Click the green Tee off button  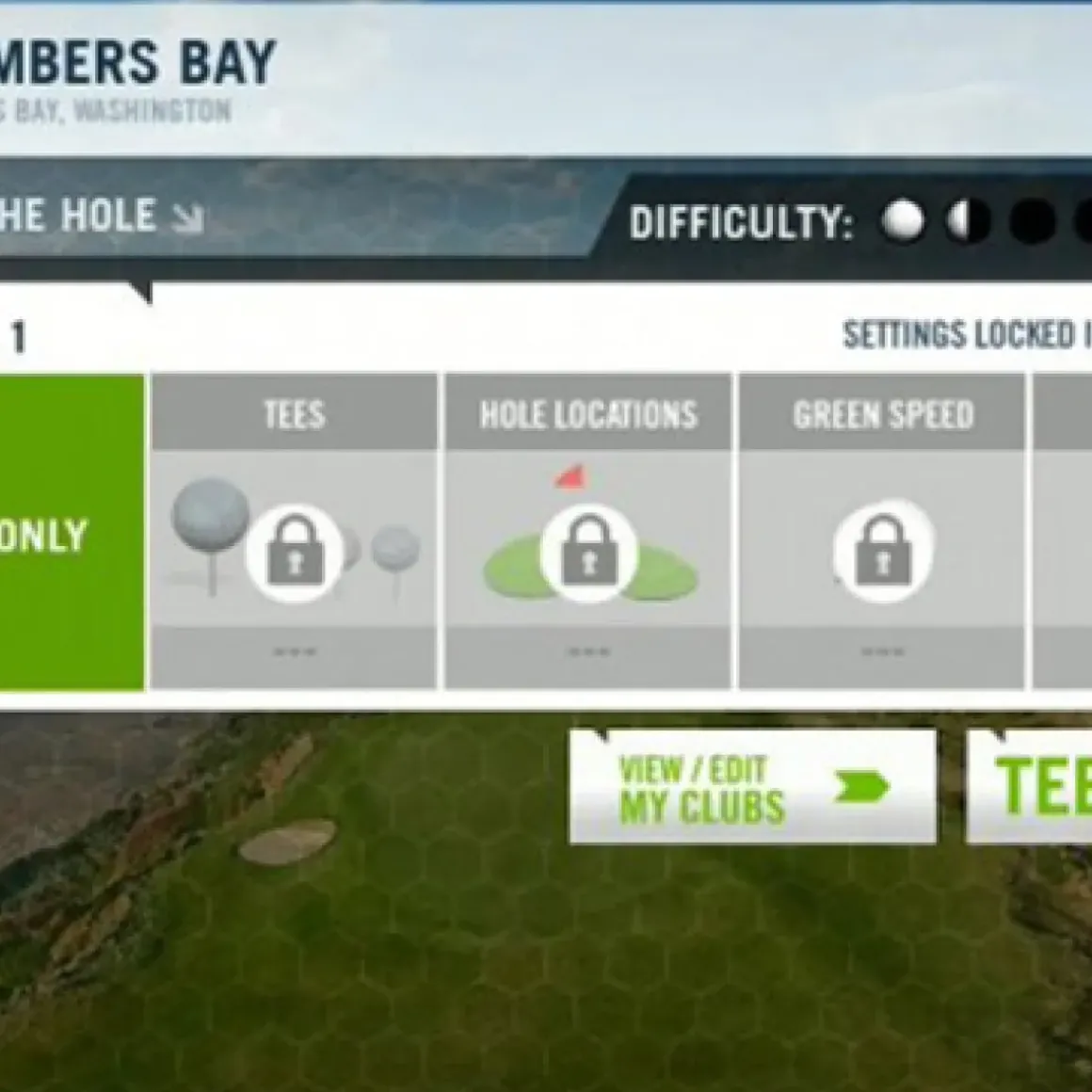[x=1033, y=787]
